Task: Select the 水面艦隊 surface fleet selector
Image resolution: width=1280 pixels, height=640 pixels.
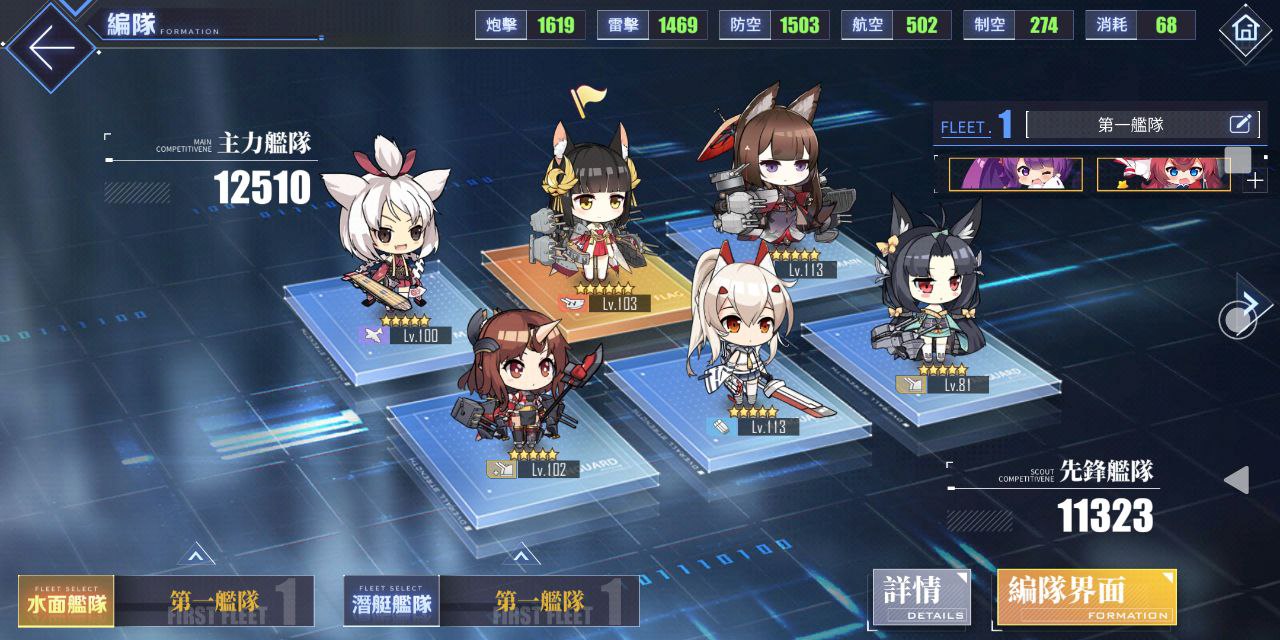Action: (66, 602)
